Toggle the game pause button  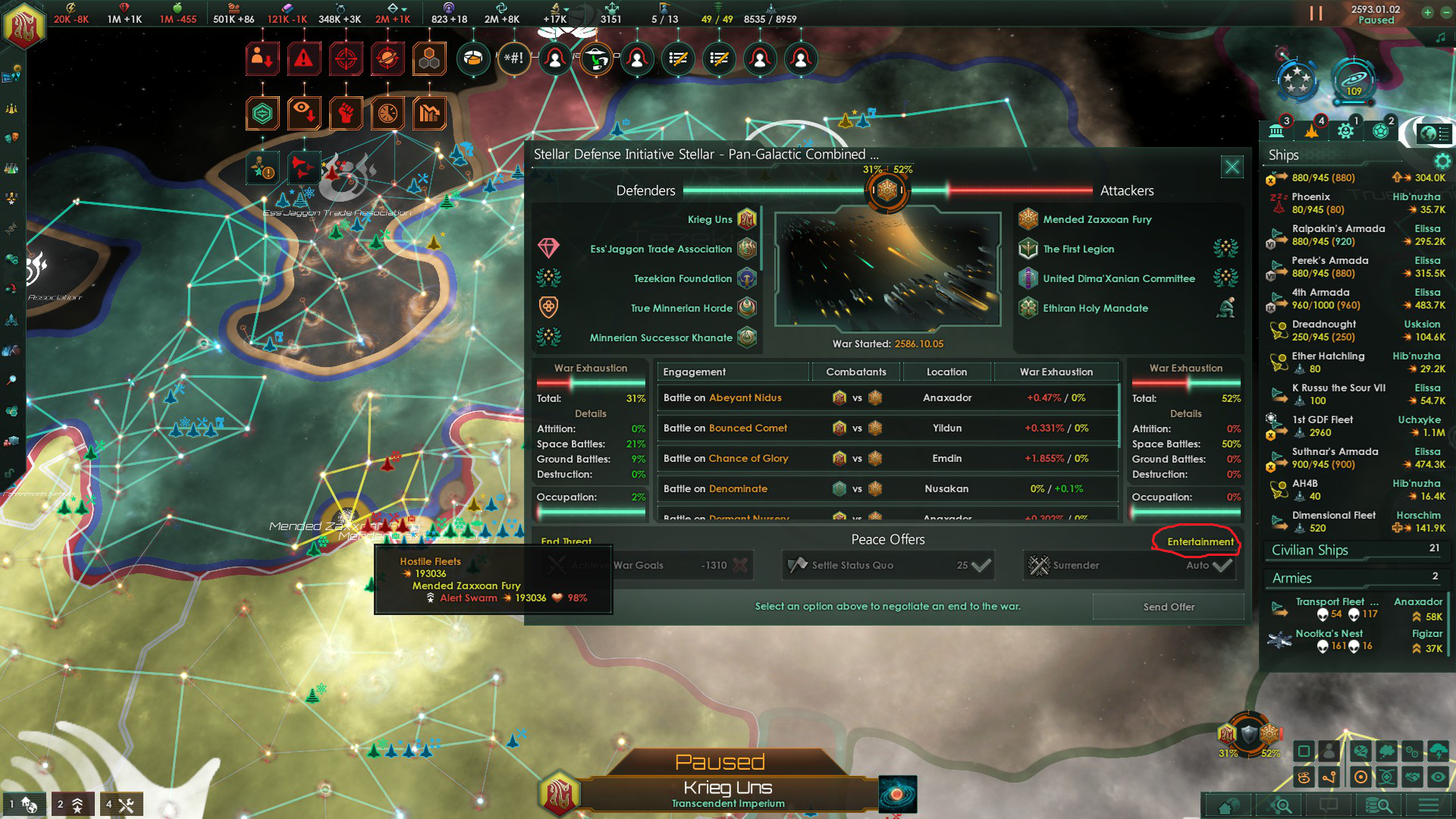[1316, 14]
